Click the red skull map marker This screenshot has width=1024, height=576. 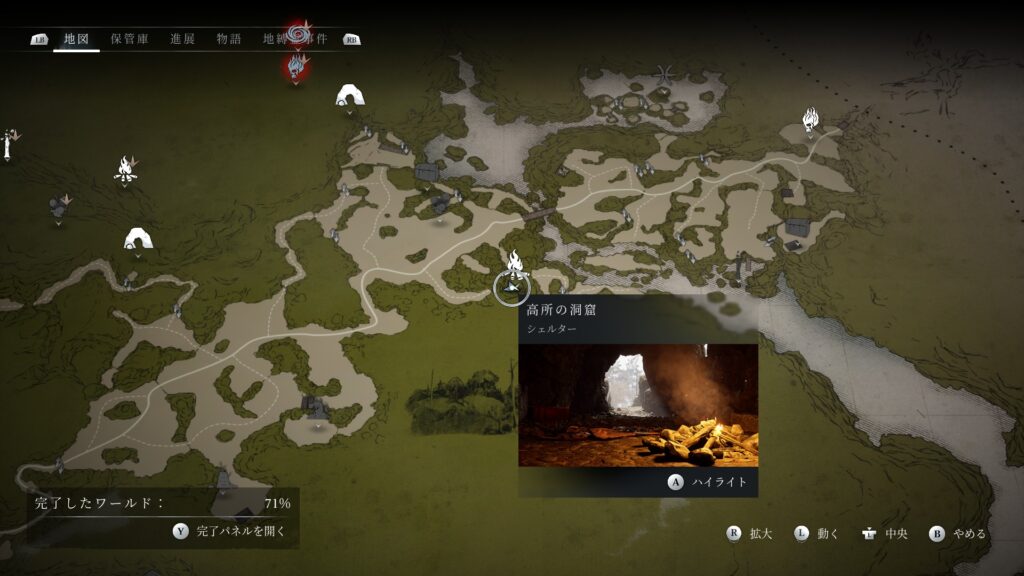coord(296,67)
